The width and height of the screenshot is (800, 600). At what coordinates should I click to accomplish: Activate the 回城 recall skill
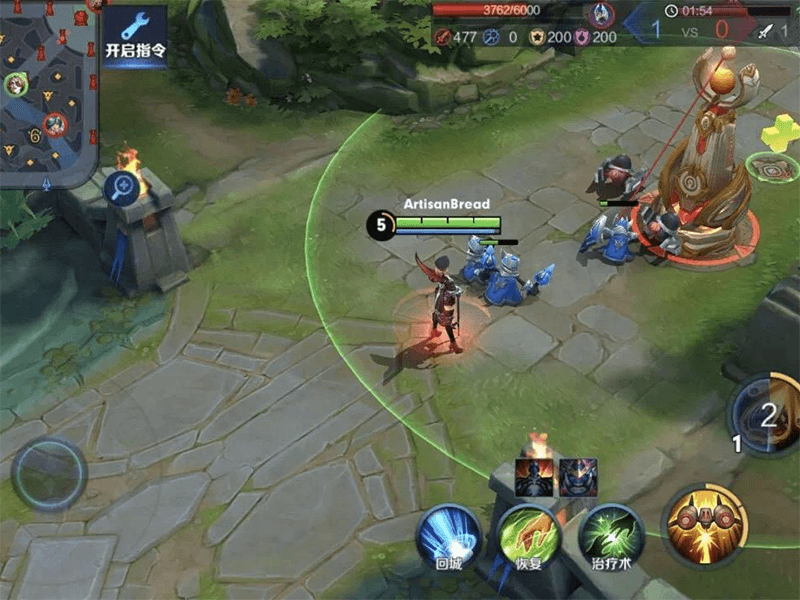click(x=447, y=535)
